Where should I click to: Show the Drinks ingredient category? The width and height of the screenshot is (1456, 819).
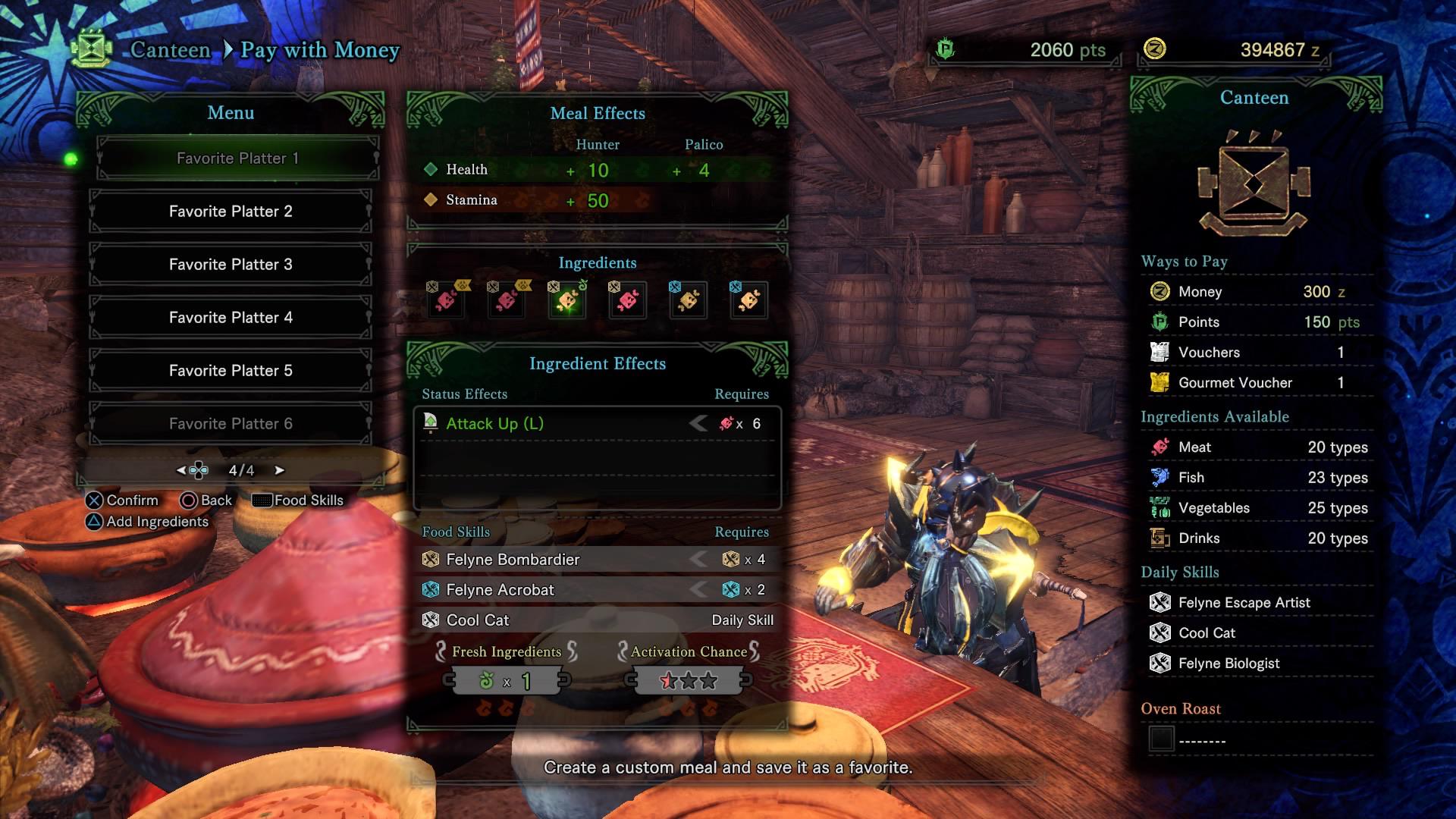pos(1256,538)
